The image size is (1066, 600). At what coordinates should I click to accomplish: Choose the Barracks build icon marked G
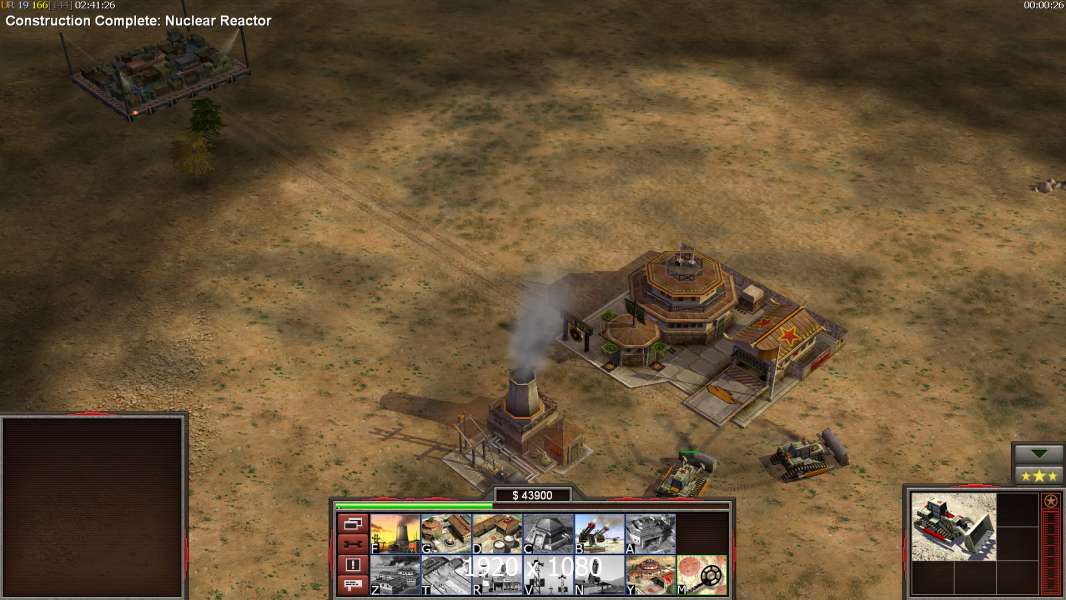(446, 534)
